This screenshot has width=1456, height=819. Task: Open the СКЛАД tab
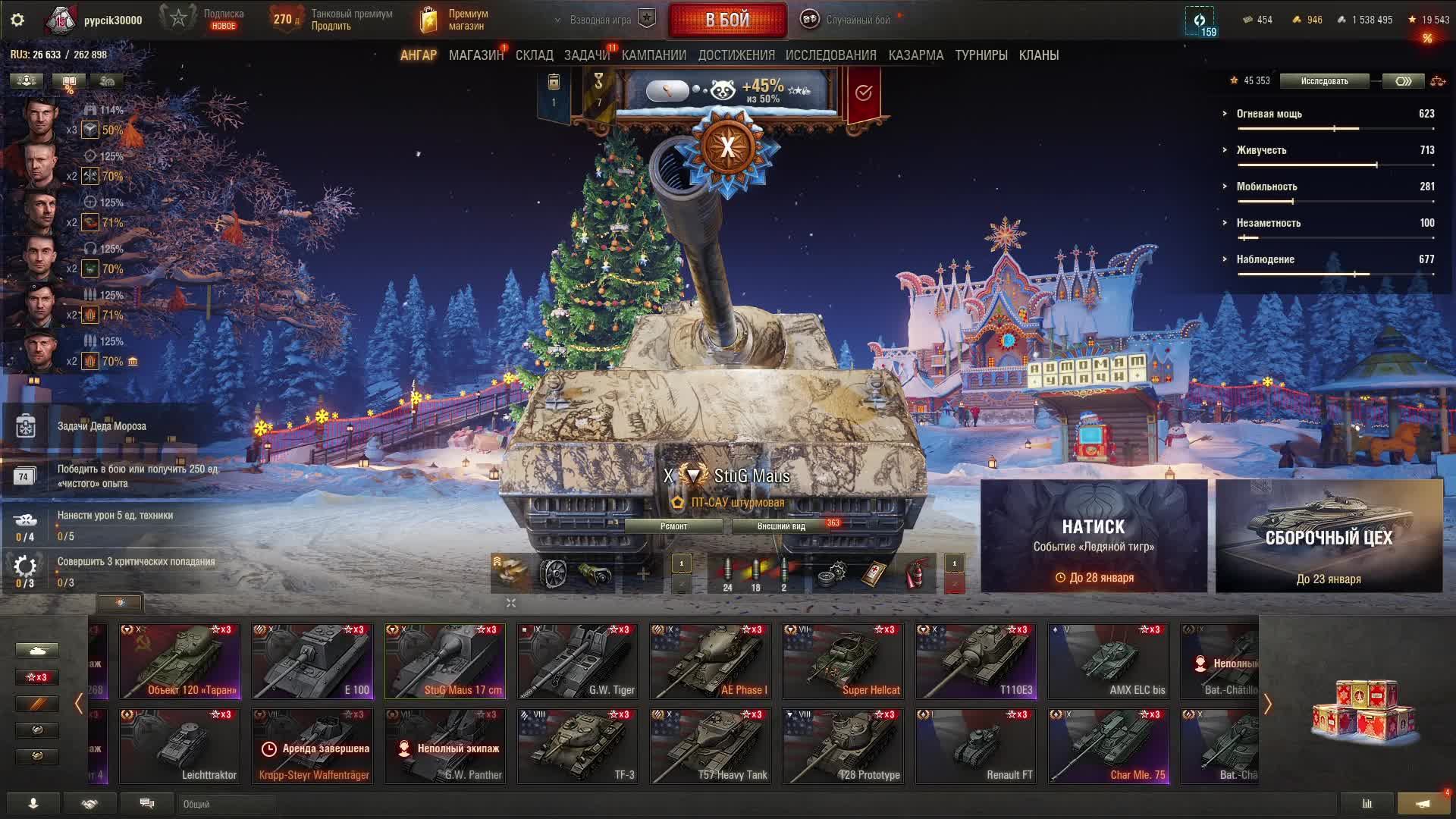coord(534,55)
